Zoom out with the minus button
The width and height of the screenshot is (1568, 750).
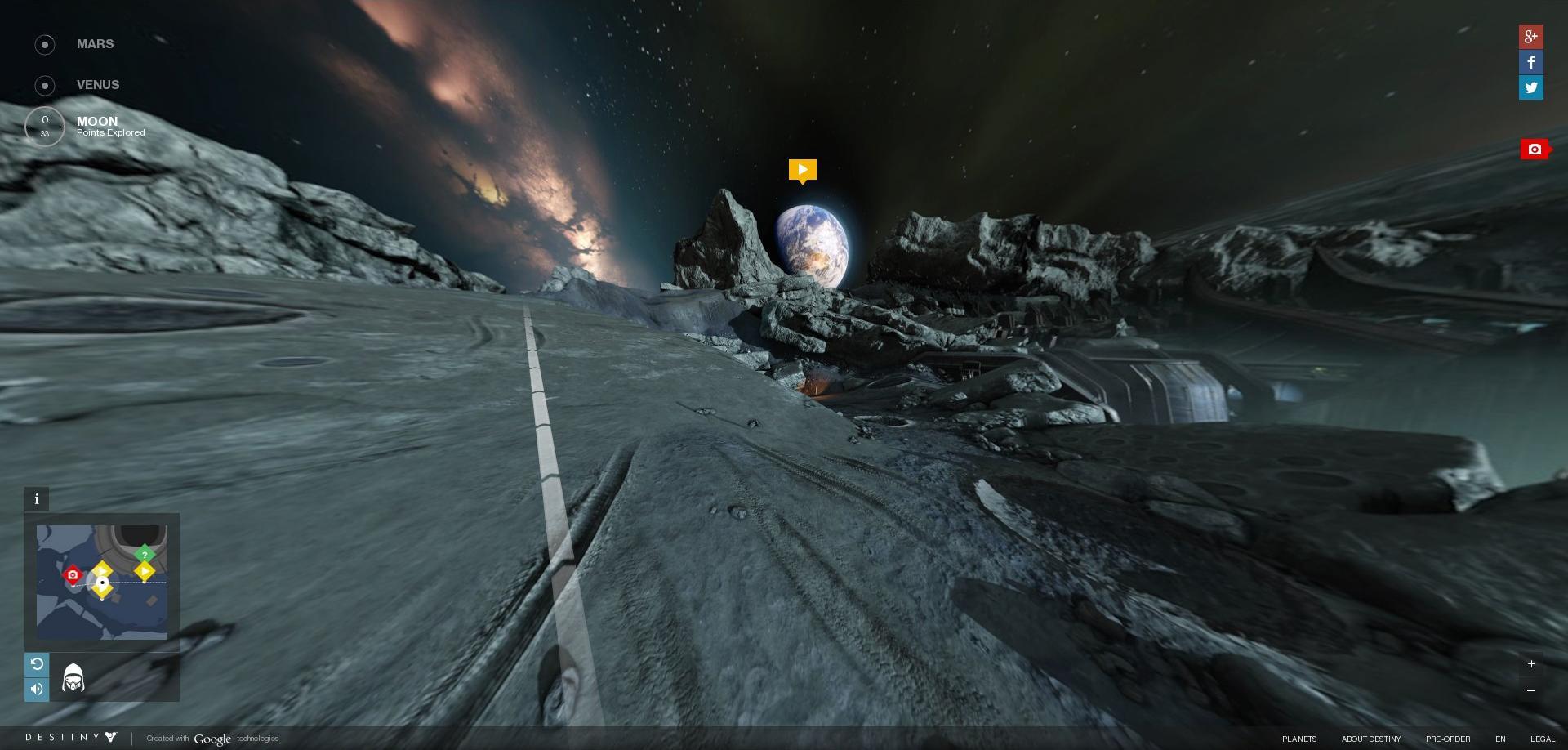[x=1531, y=690]
